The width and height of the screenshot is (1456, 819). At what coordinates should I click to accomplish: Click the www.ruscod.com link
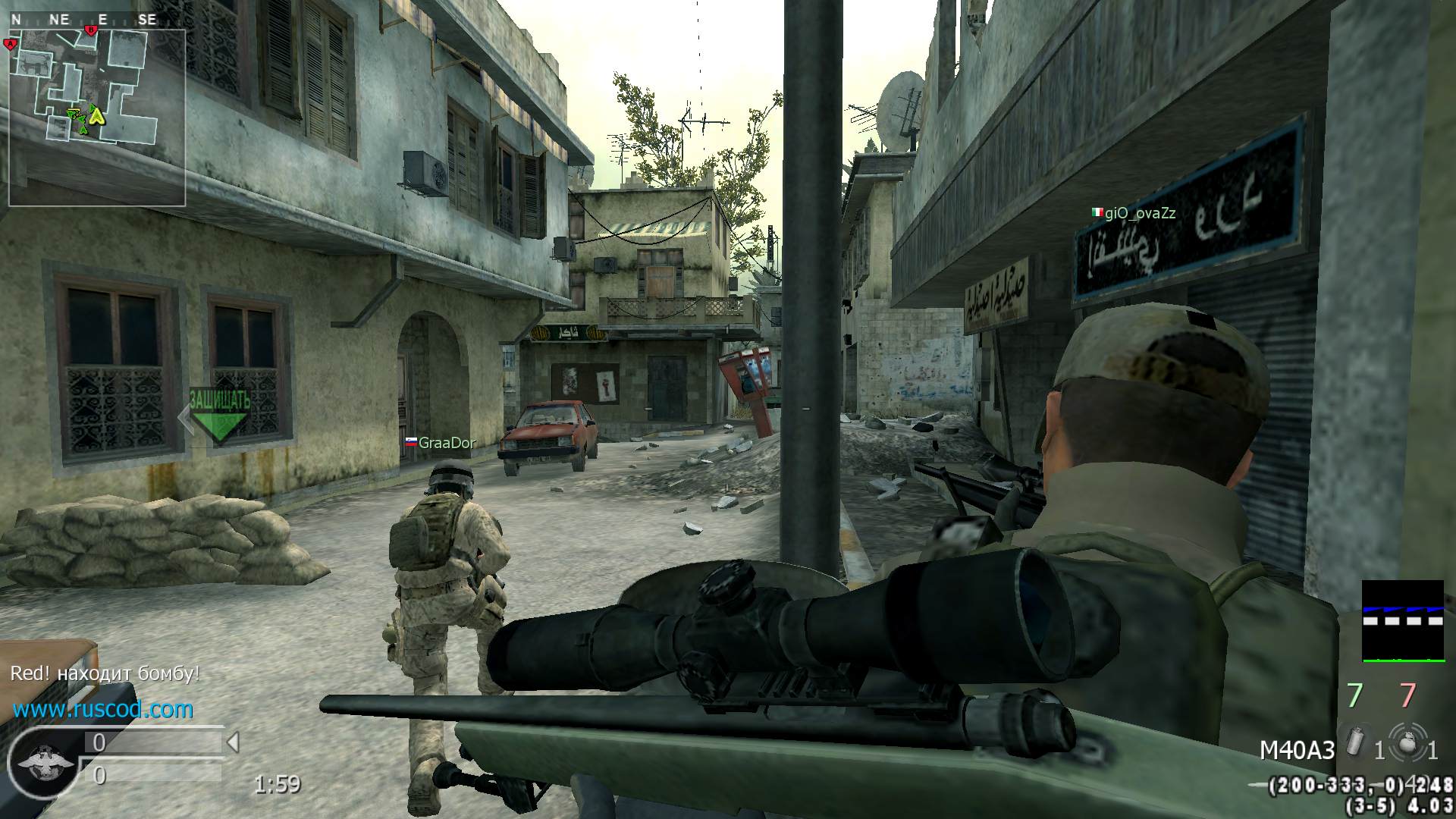pos(103,710)
